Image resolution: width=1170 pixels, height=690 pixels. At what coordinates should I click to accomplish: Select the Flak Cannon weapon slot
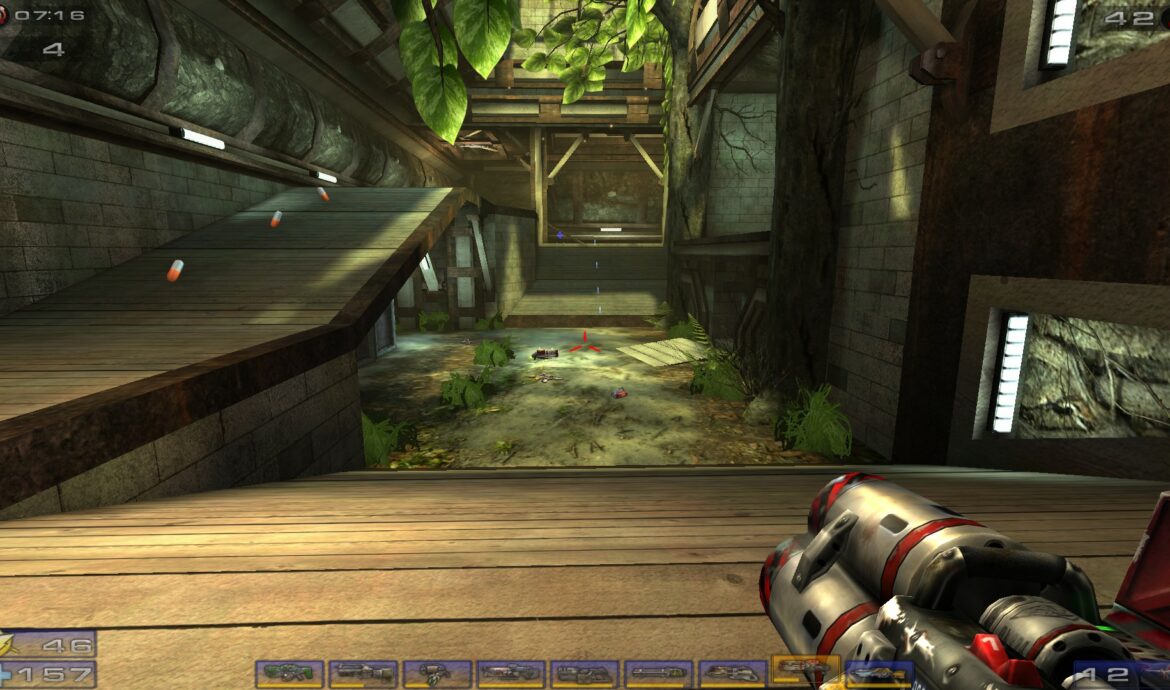tap(733, 674)
